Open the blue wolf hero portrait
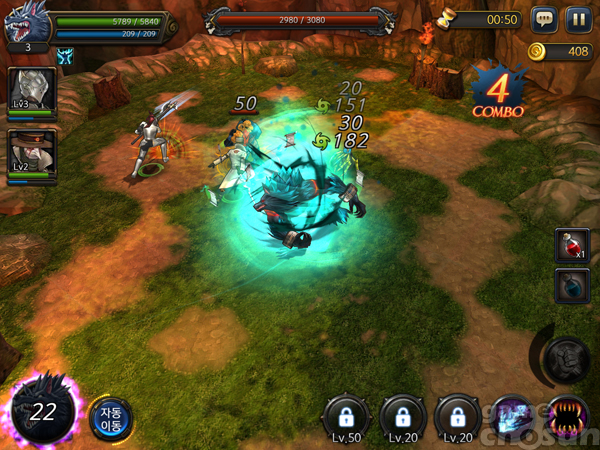Viewport: 600px width, 450px height. 24,27
